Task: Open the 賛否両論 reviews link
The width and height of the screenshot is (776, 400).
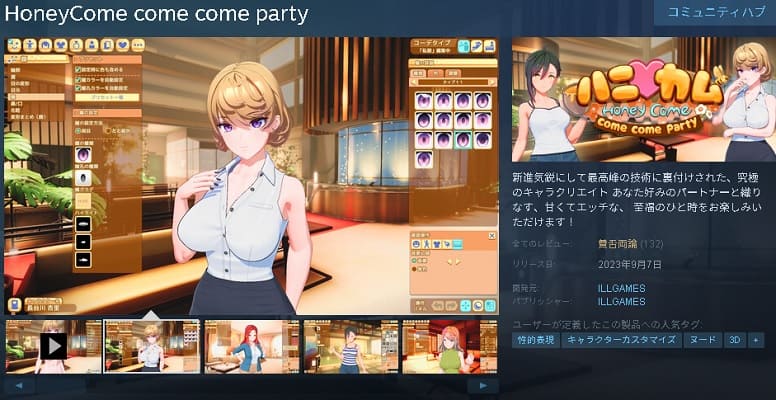Action: tap(617, 243)
